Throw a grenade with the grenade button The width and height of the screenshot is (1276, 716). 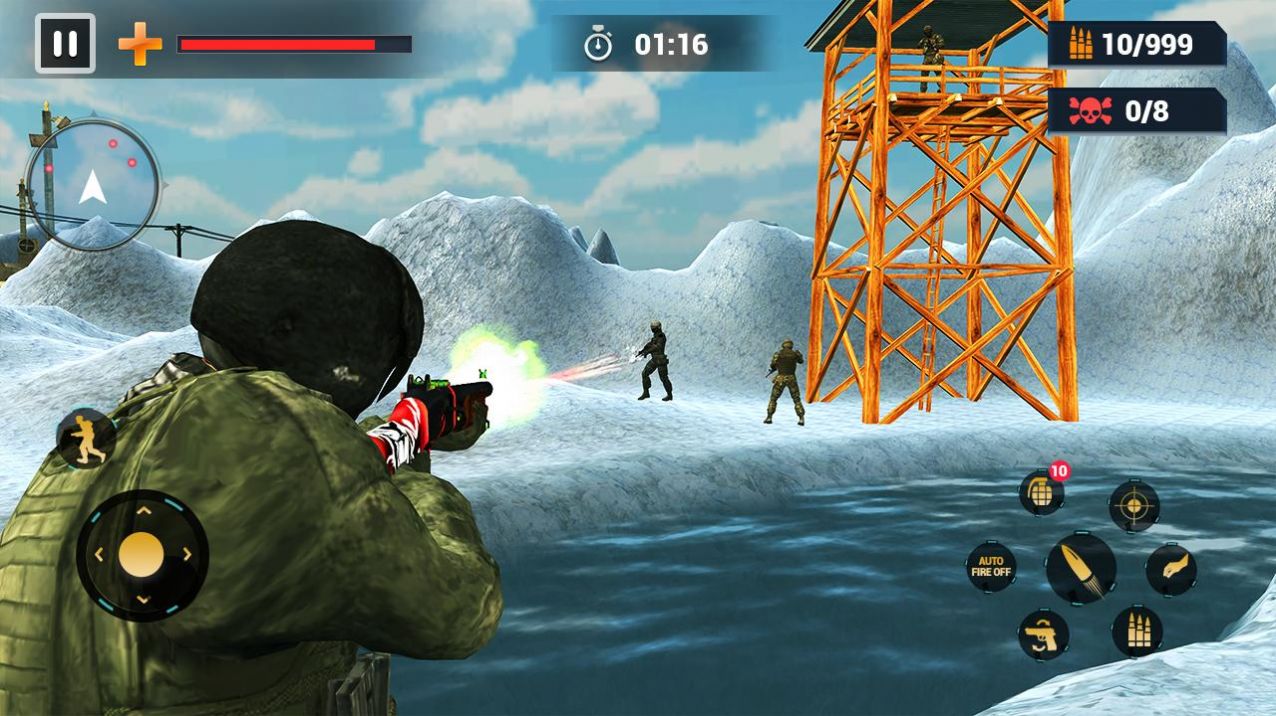click(x=1041, y=493)
